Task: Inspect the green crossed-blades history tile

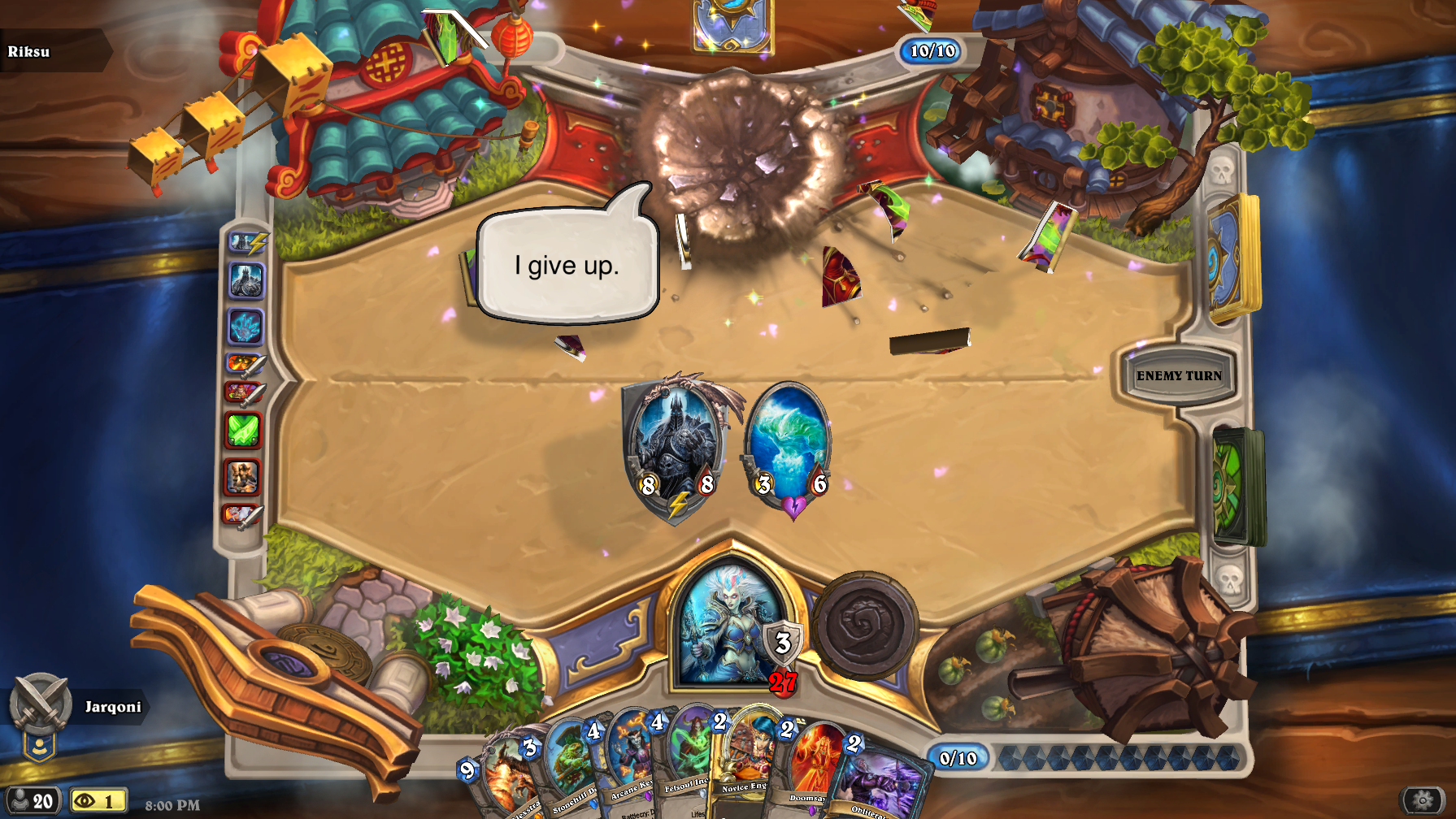Action: tap(243, 430)
